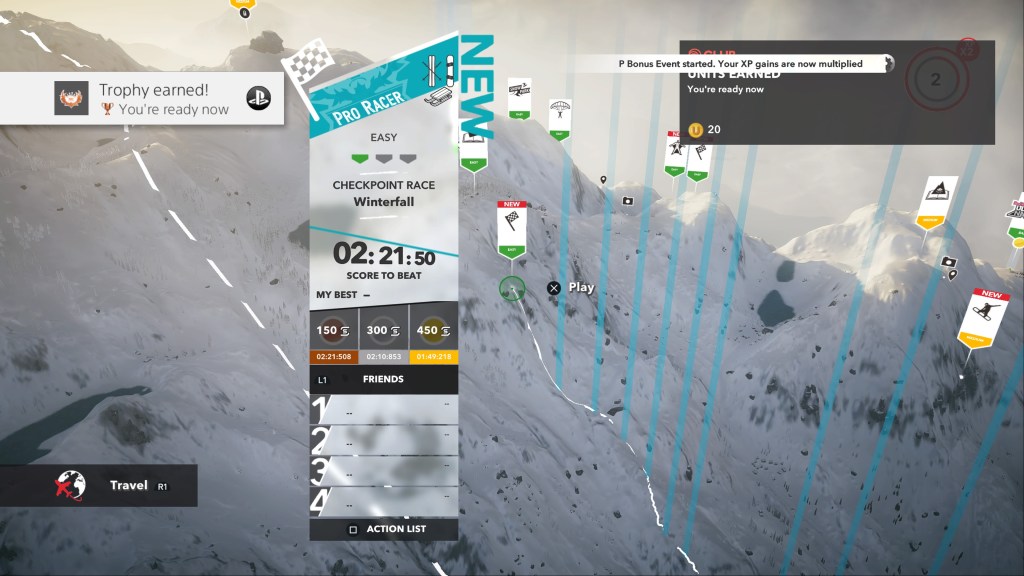Start the Winterfall race via the Play prompt
This screenshot has width=1024, height=576.
[x=571, y=288]
